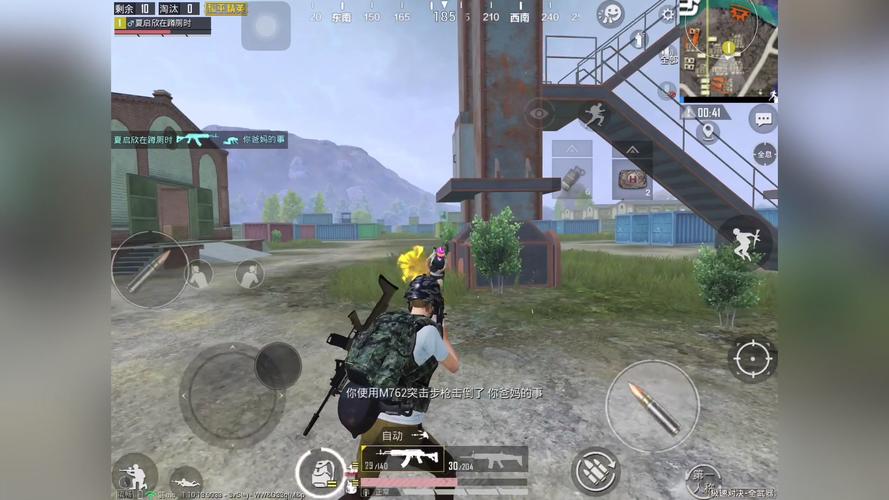Screen dimensions: 889x500
Task: Tap the crouch stance button
Action: pos(134,474)
